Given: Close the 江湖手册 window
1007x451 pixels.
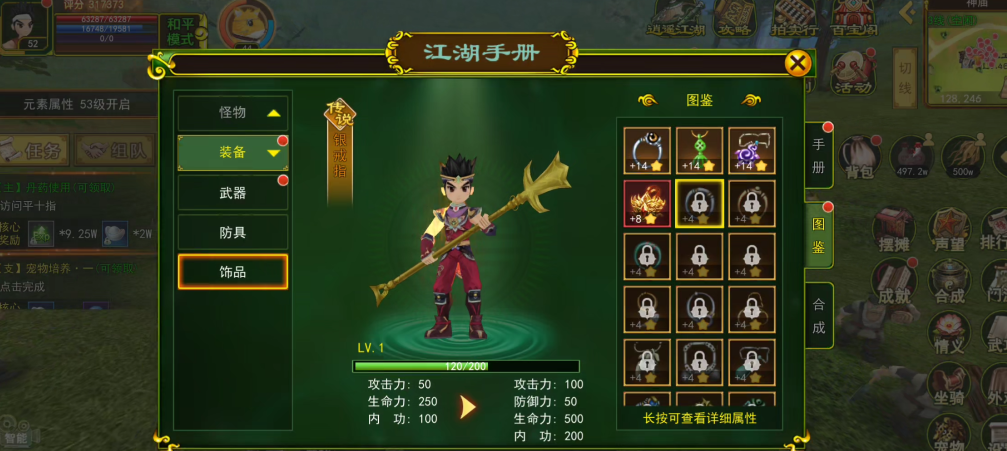Looking at the screenshot, I should pos(797,65).
